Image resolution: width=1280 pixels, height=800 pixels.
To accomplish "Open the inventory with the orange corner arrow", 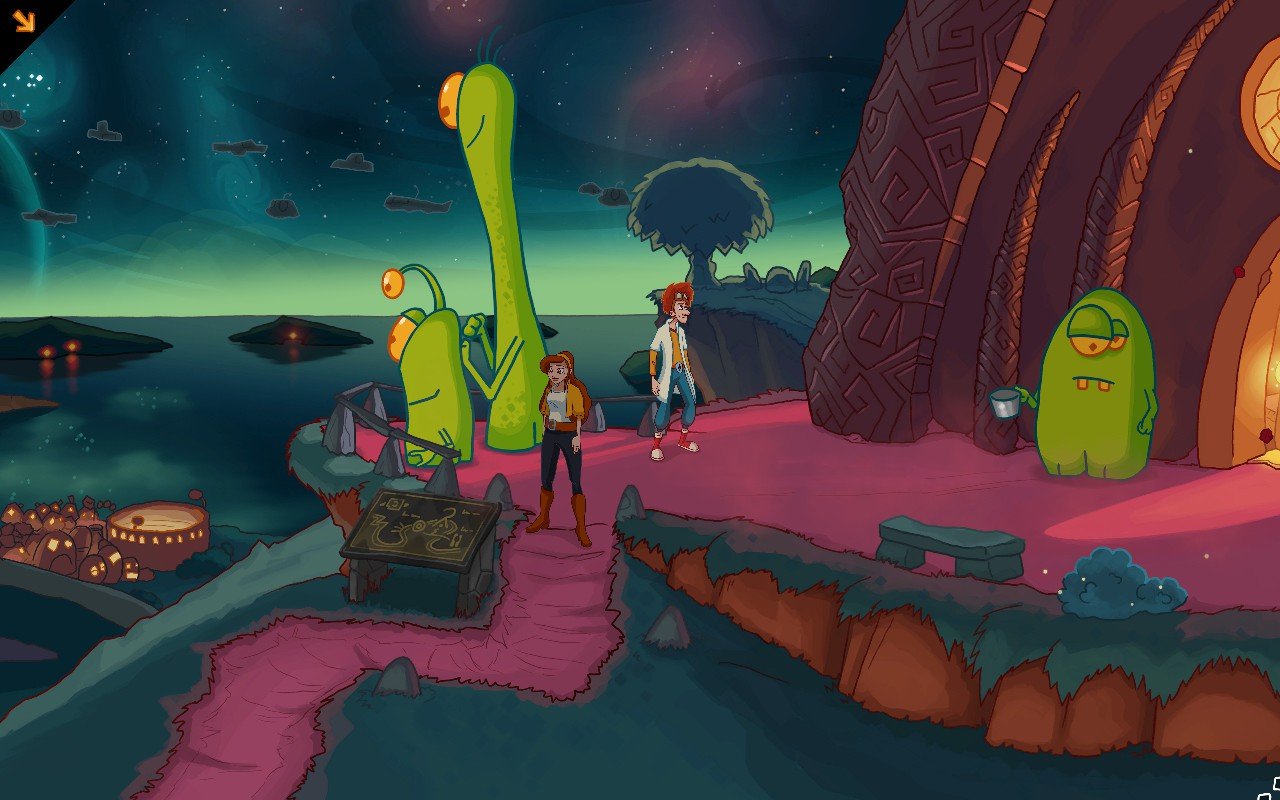I will click(x=23, y=21).
